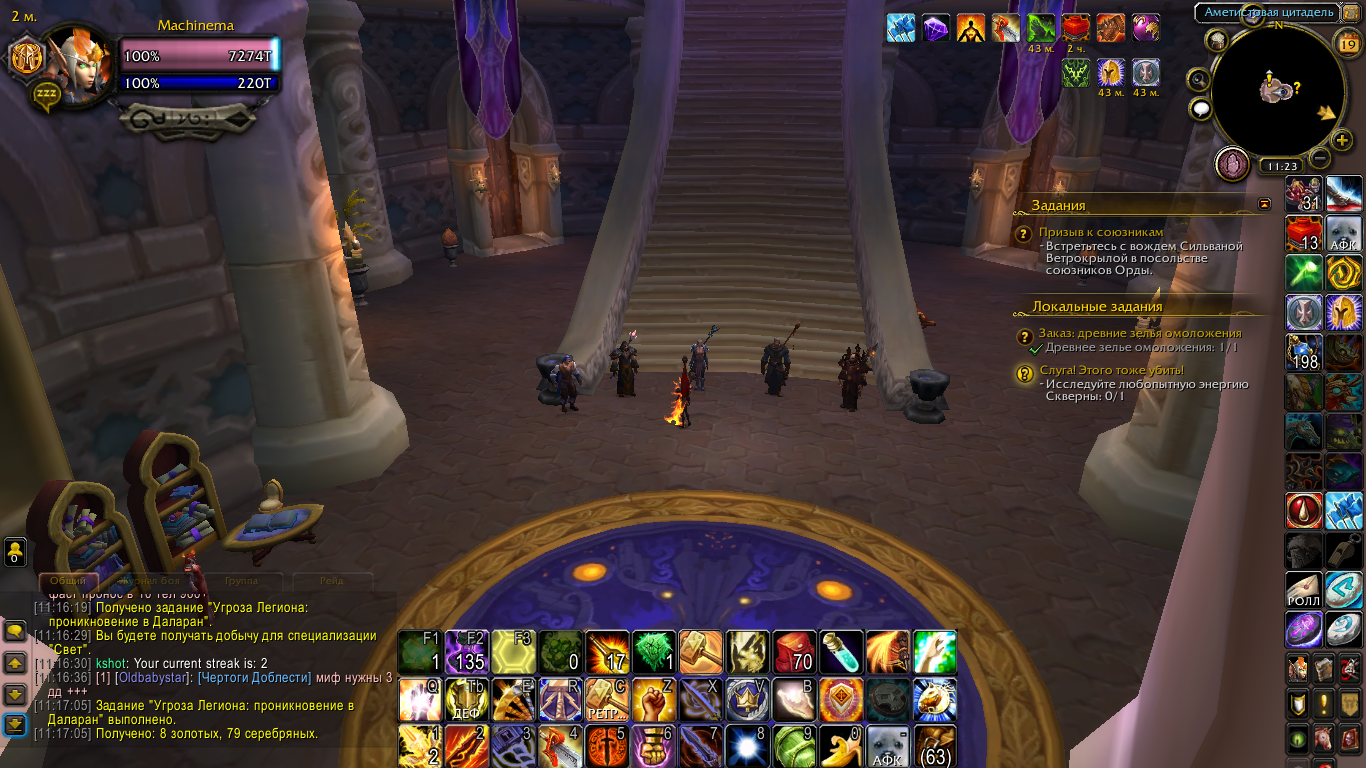This screenshot has width=1366, height=768.
Task: Activate the РЕТР hammer macro button
Action: tap(607, 699)
